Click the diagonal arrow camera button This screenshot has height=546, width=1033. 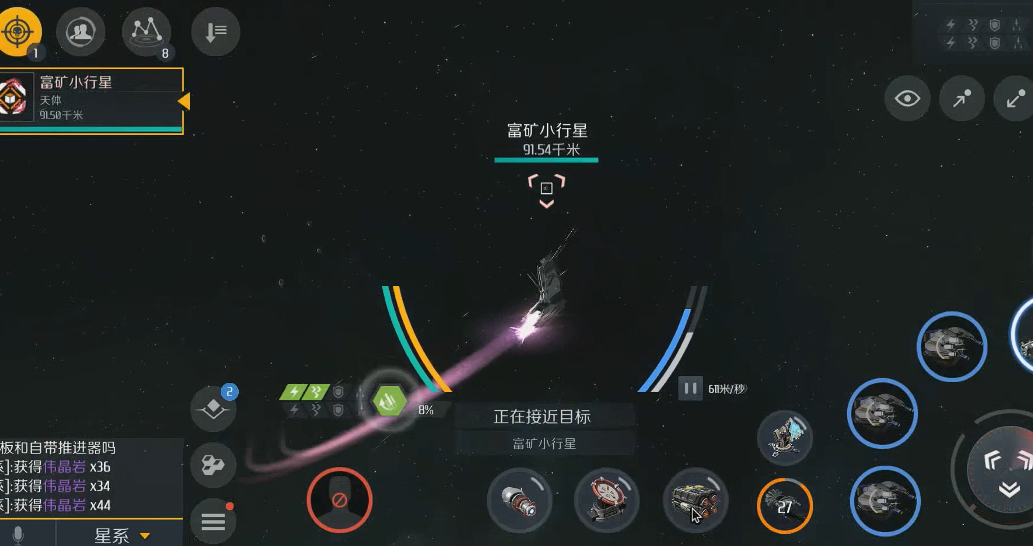click(962, 98)
